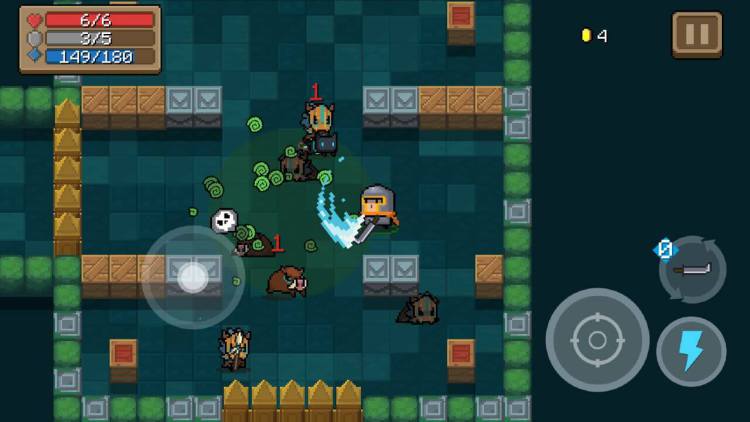Activate the lightning bolt skill
The height and width of the screenshot is (422, 750).
coord(691,352)
